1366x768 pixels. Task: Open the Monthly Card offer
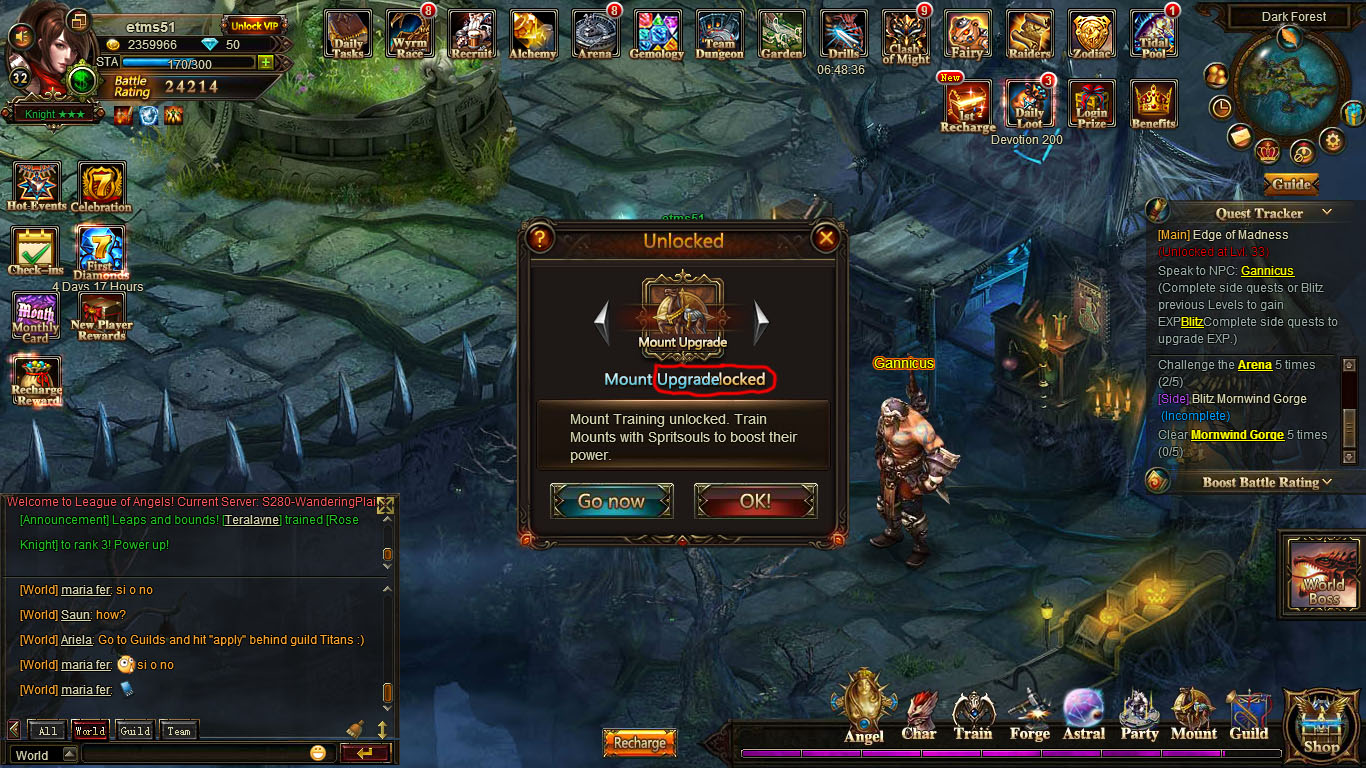click(36, 318)
